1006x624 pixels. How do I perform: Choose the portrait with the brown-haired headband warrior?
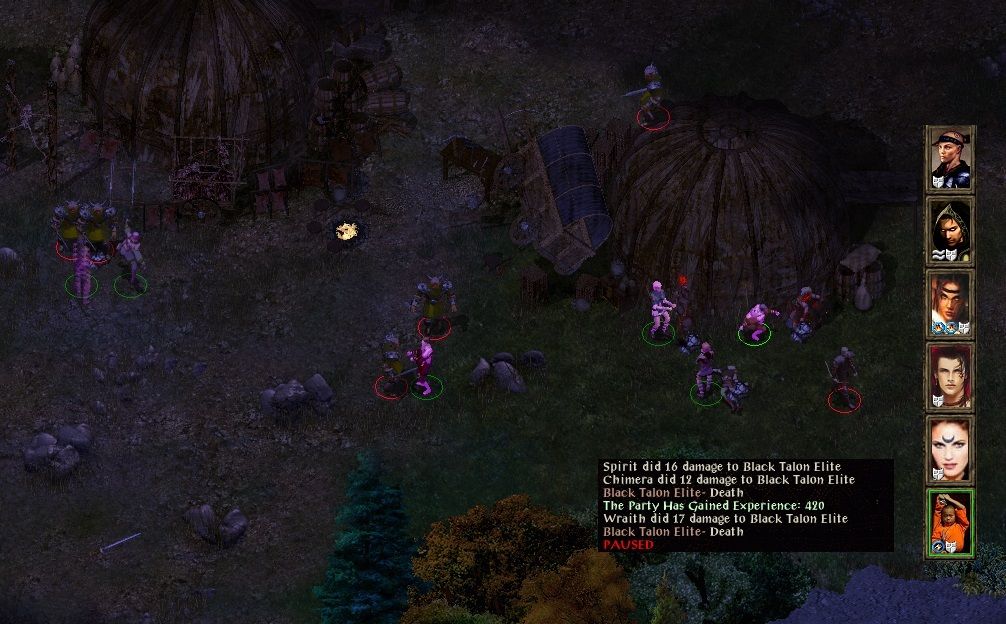(950, 303)
